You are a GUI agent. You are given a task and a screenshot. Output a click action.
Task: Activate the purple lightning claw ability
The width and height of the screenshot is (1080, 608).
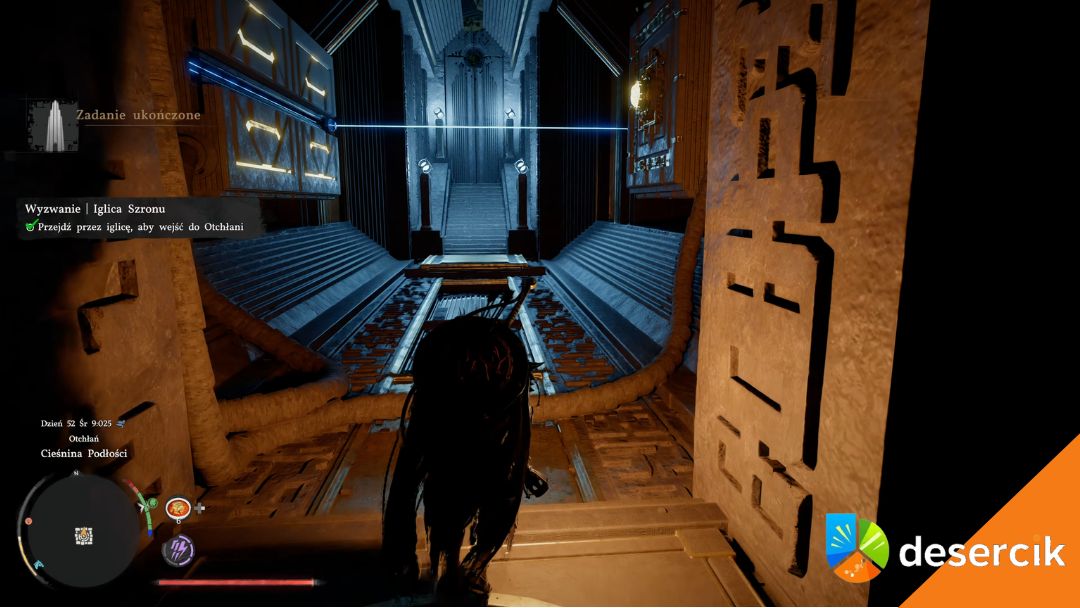point(178,548)
